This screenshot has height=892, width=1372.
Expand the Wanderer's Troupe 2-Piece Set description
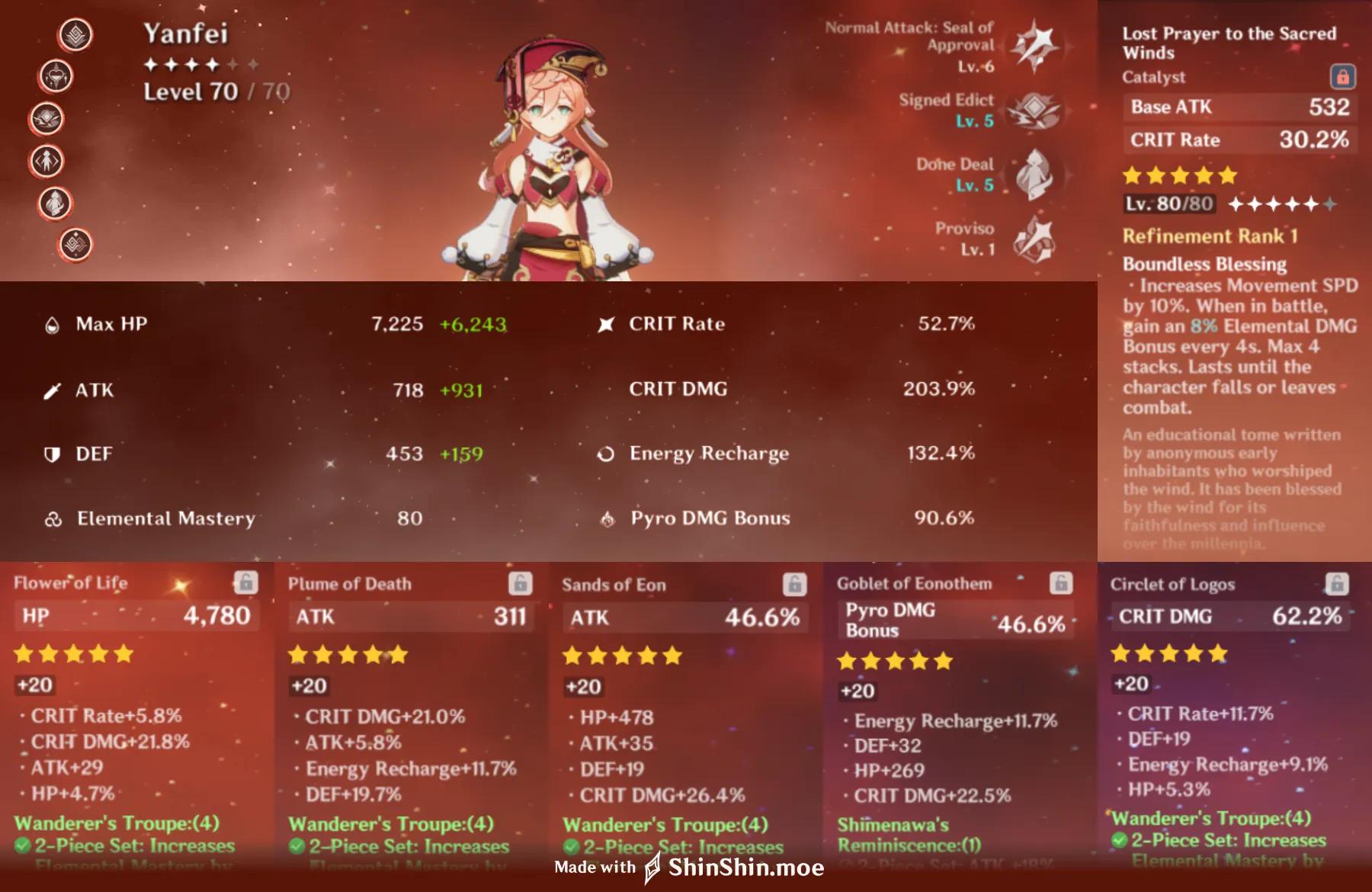coord(122,846)
